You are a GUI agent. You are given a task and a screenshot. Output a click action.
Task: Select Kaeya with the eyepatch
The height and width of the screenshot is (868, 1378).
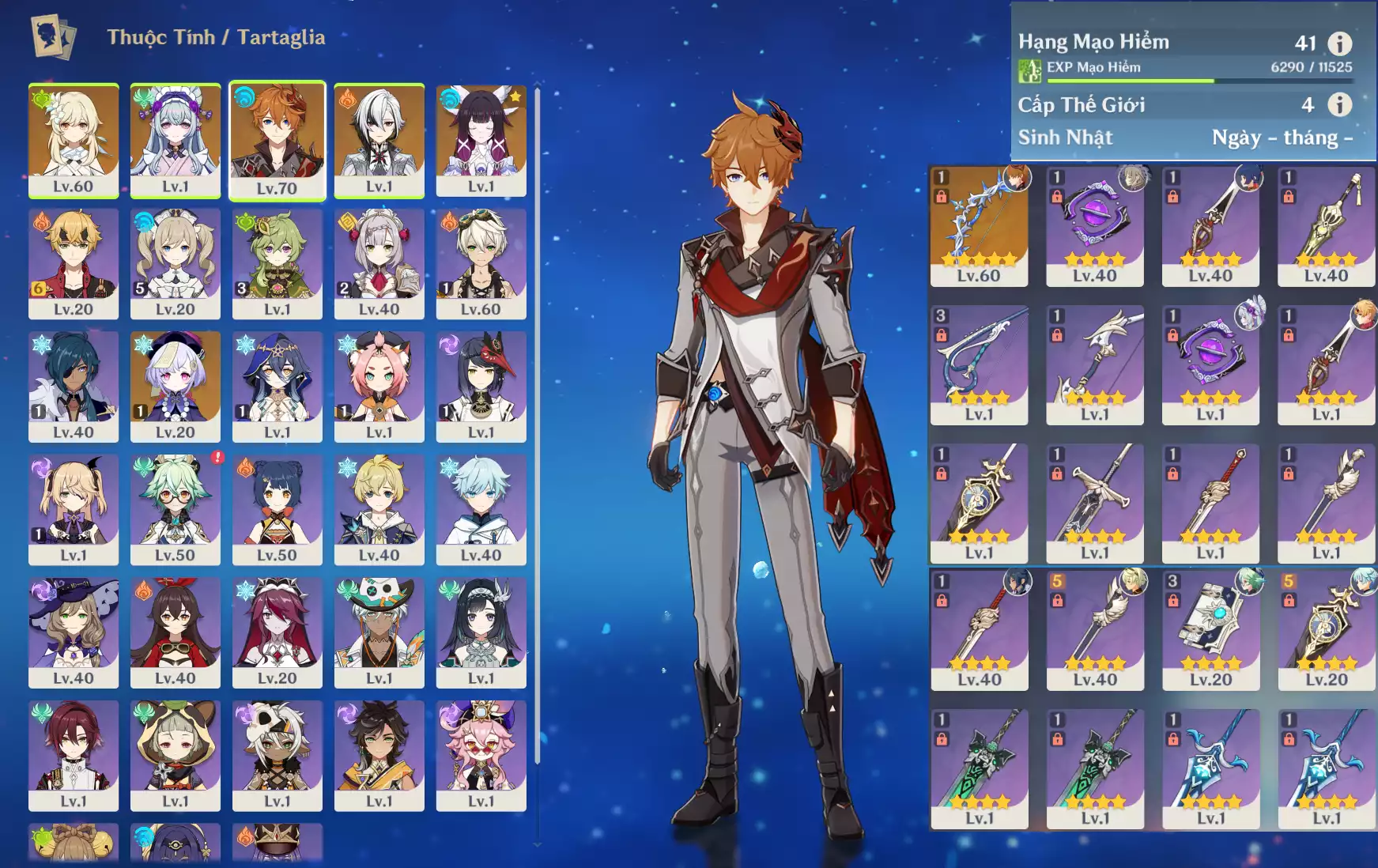(74, 386)
